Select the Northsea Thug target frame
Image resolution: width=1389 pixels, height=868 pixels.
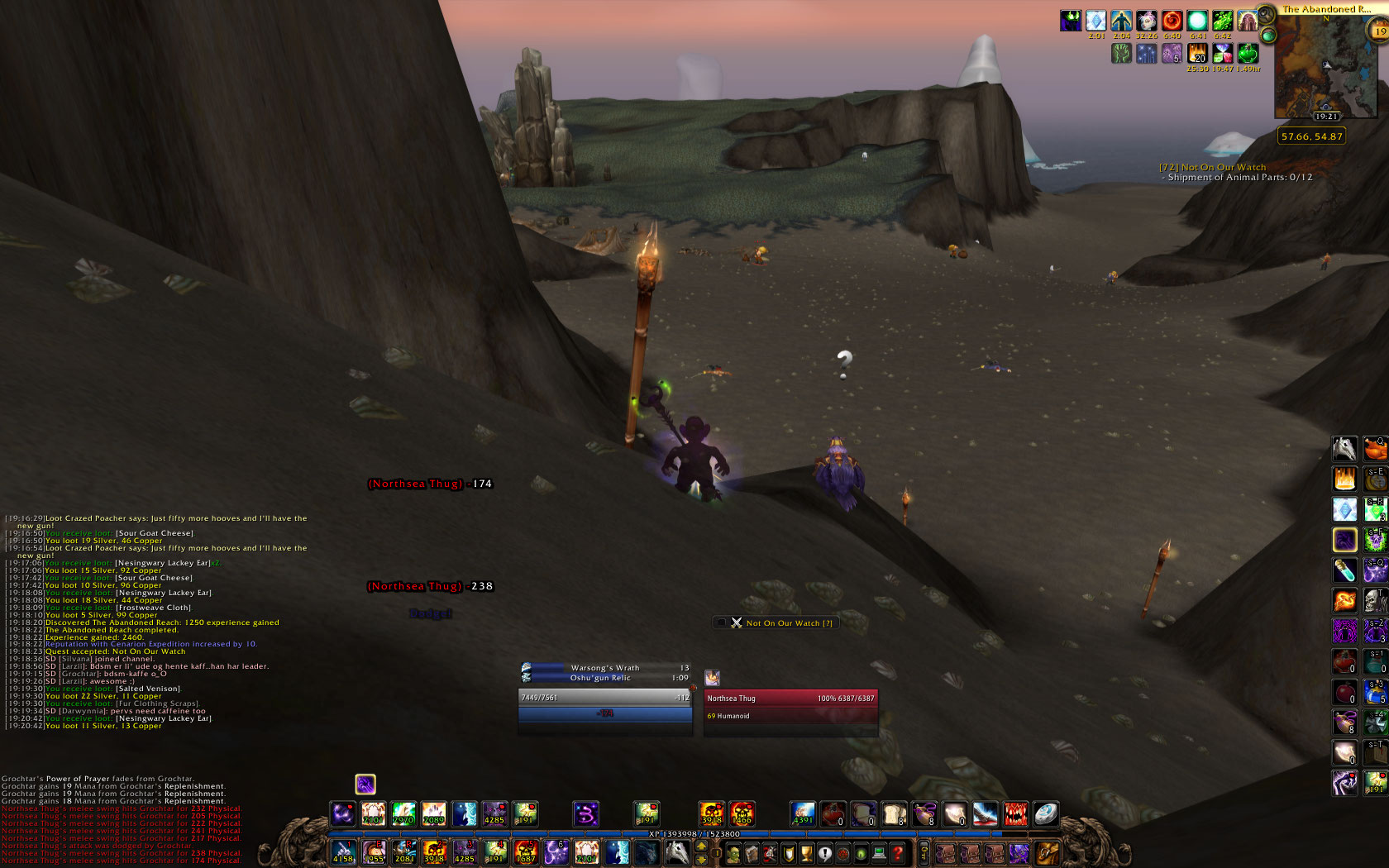(x=790, y=699)
